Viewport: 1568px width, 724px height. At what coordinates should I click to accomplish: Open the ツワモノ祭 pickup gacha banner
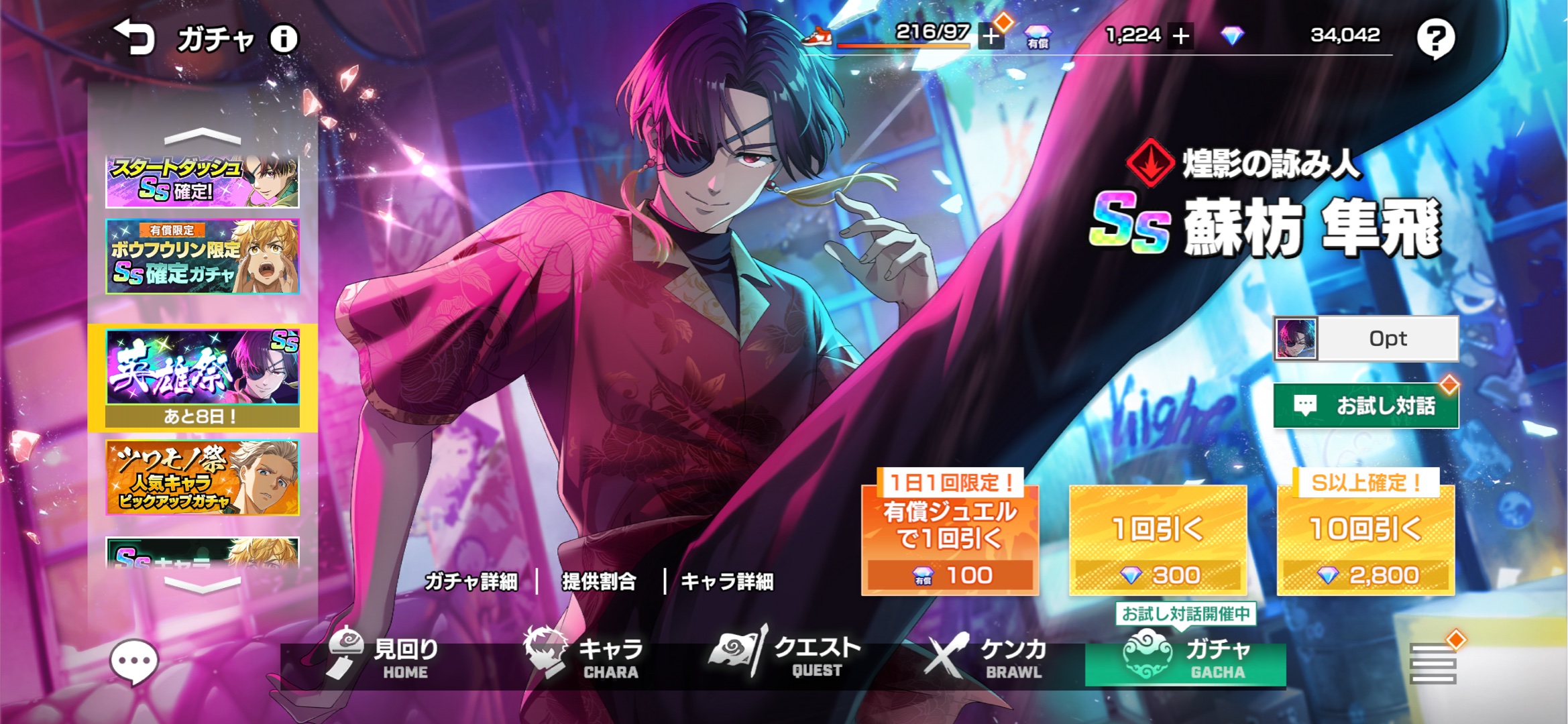coord(202,477)
